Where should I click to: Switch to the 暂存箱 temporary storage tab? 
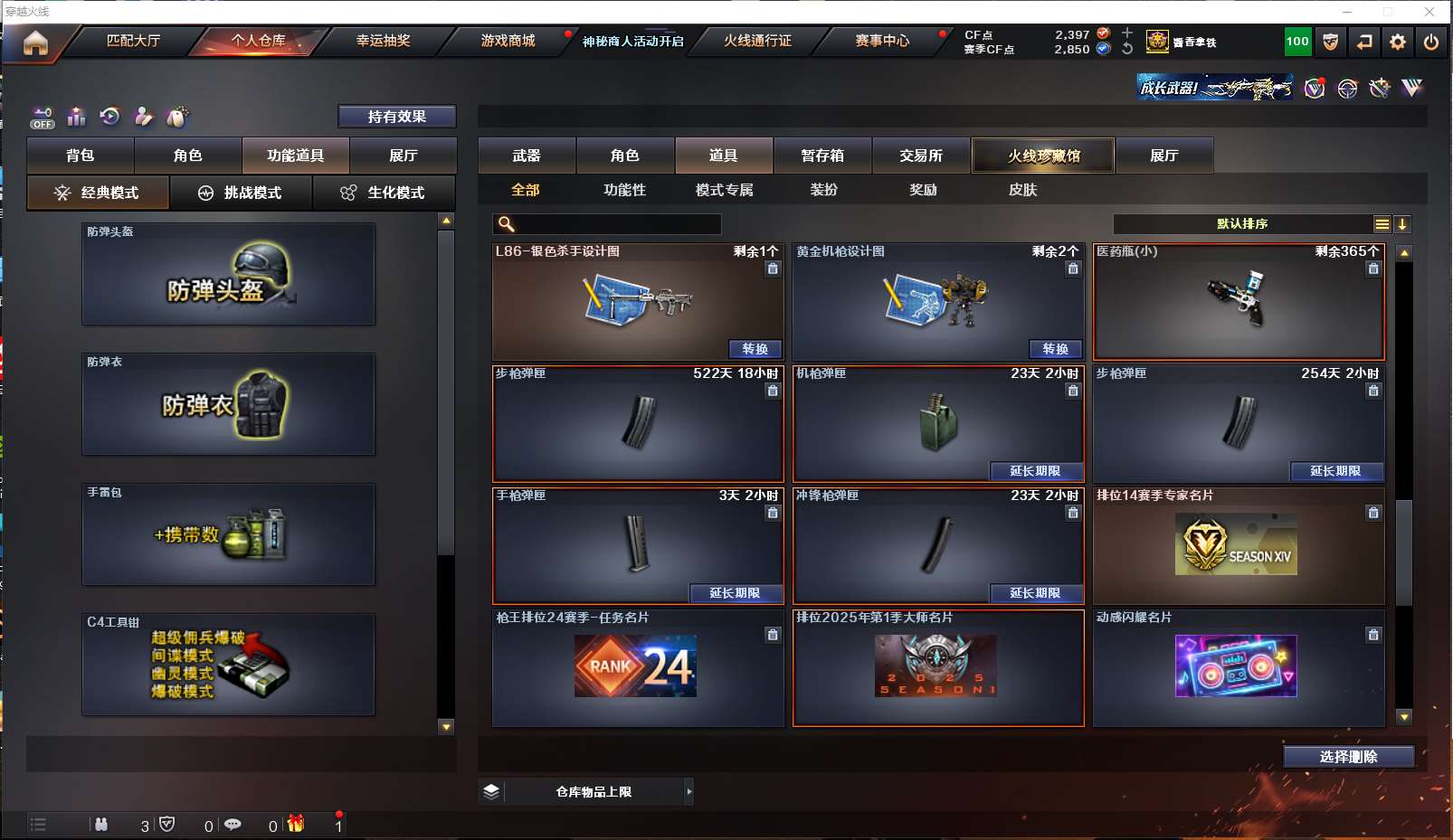click(x=822, y=156)
